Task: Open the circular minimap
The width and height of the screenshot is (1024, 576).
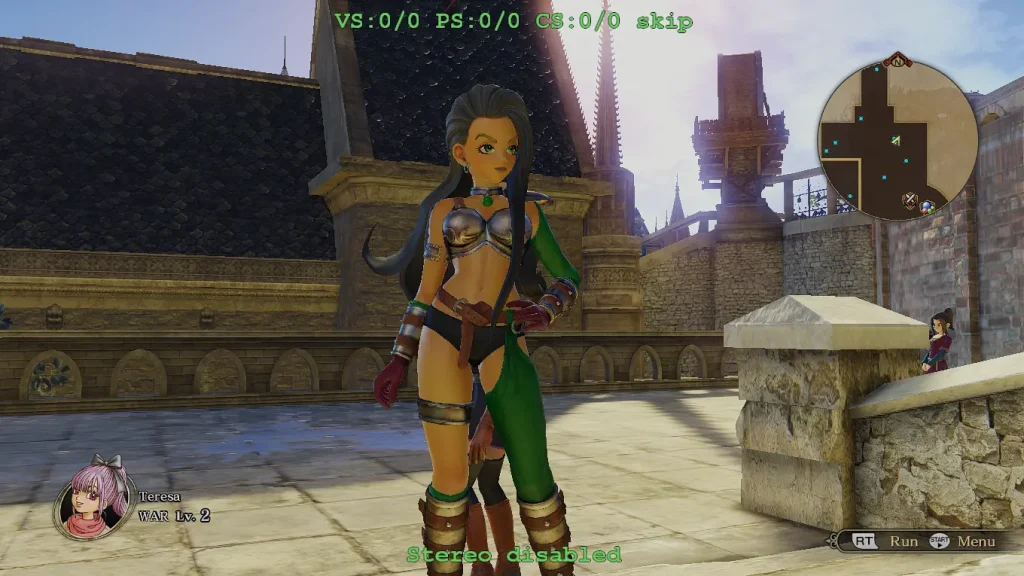Action: click(897, 139)
